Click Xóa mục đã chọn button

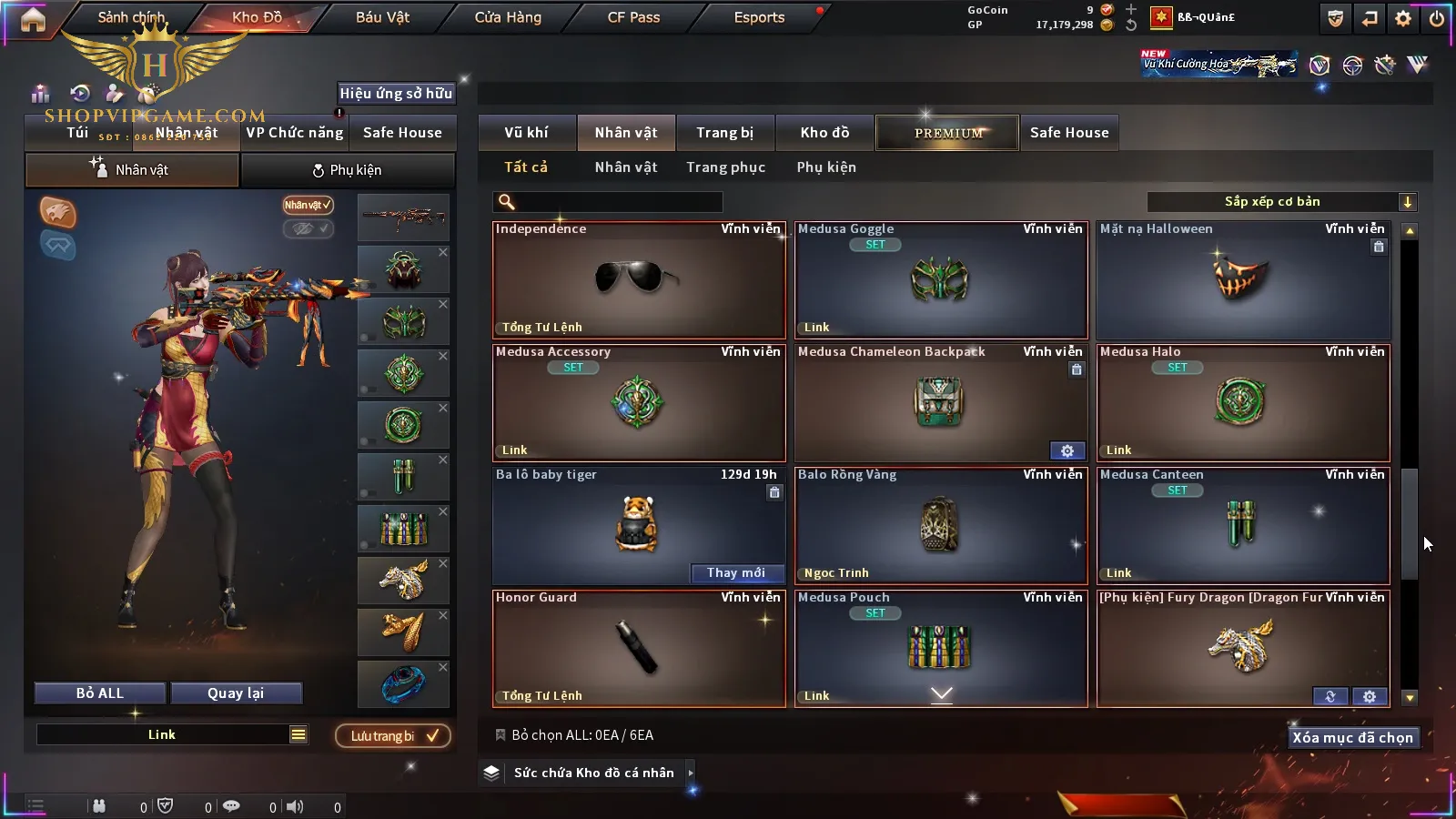pyautogui.click(x=1352, y=738)
